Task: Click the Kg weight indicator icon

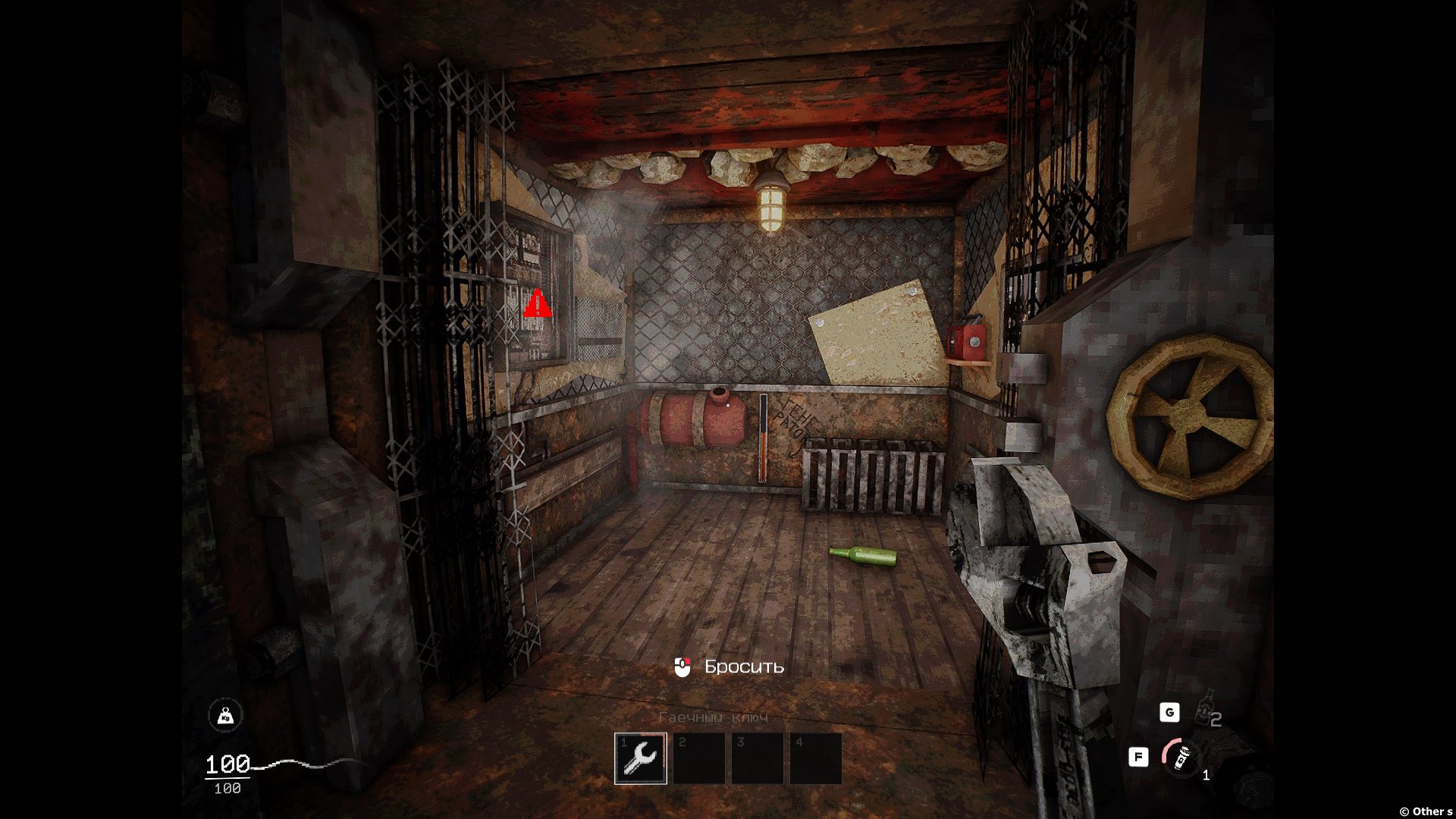Action: coord(225,715)
